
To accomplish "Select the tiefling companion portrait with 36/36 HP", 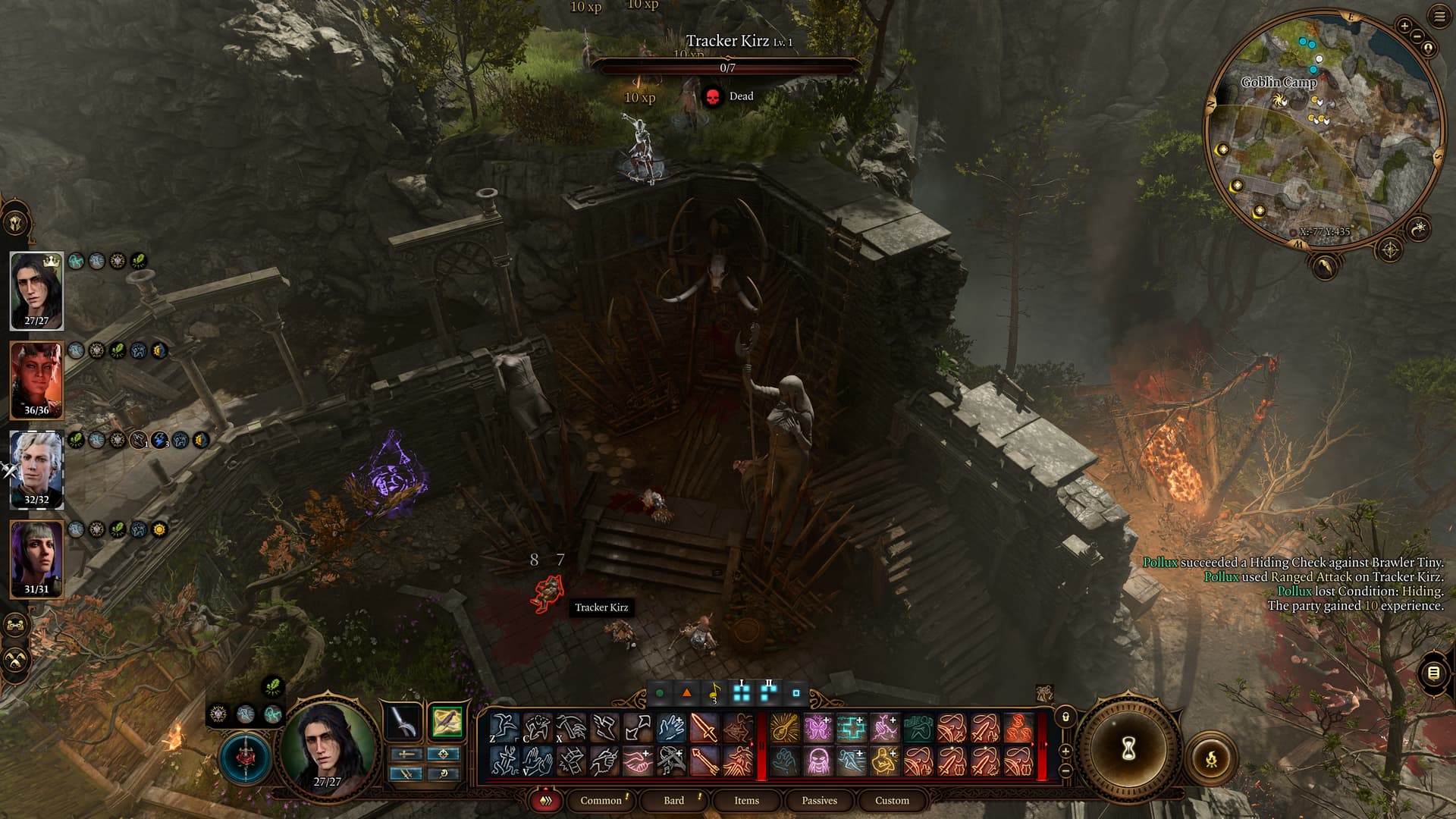I will 36,380.
